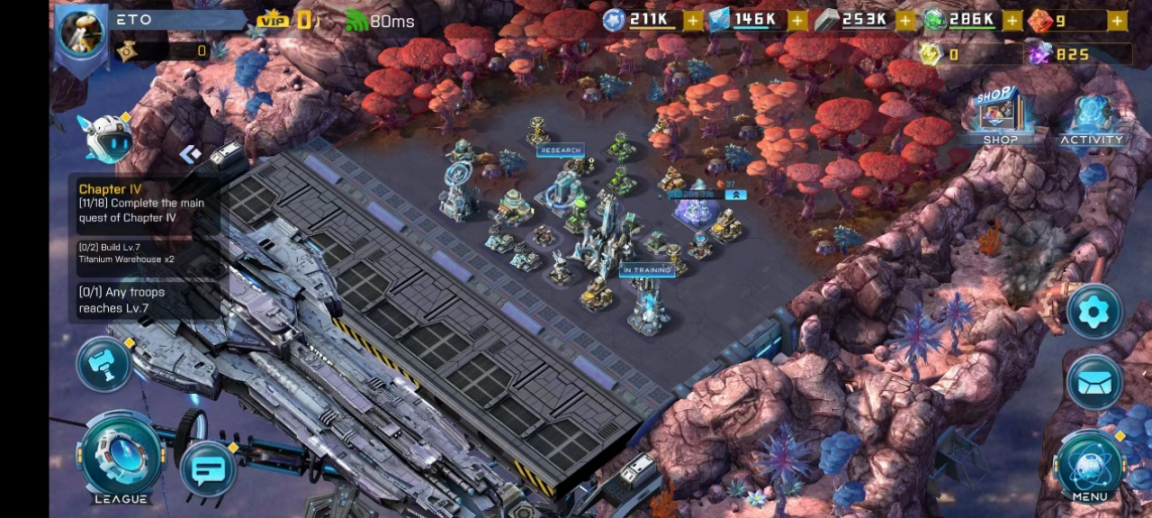
Task: Open the ETO player avatar profile
Action: tap(82, 32)
